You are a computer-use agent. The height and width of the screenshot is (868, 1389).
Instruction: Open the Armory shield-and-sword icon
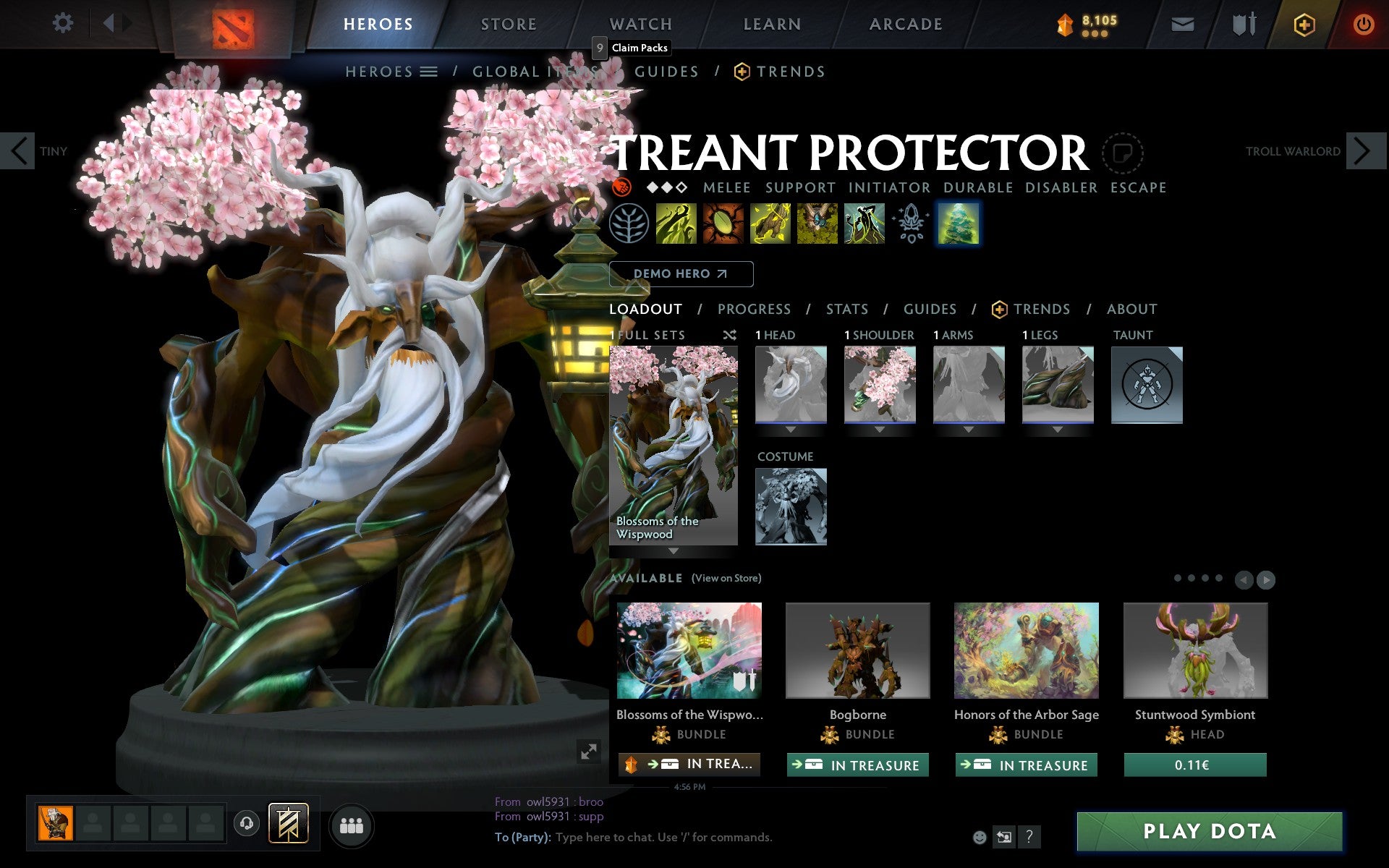pyautogui.click(x=1243, y=23)
